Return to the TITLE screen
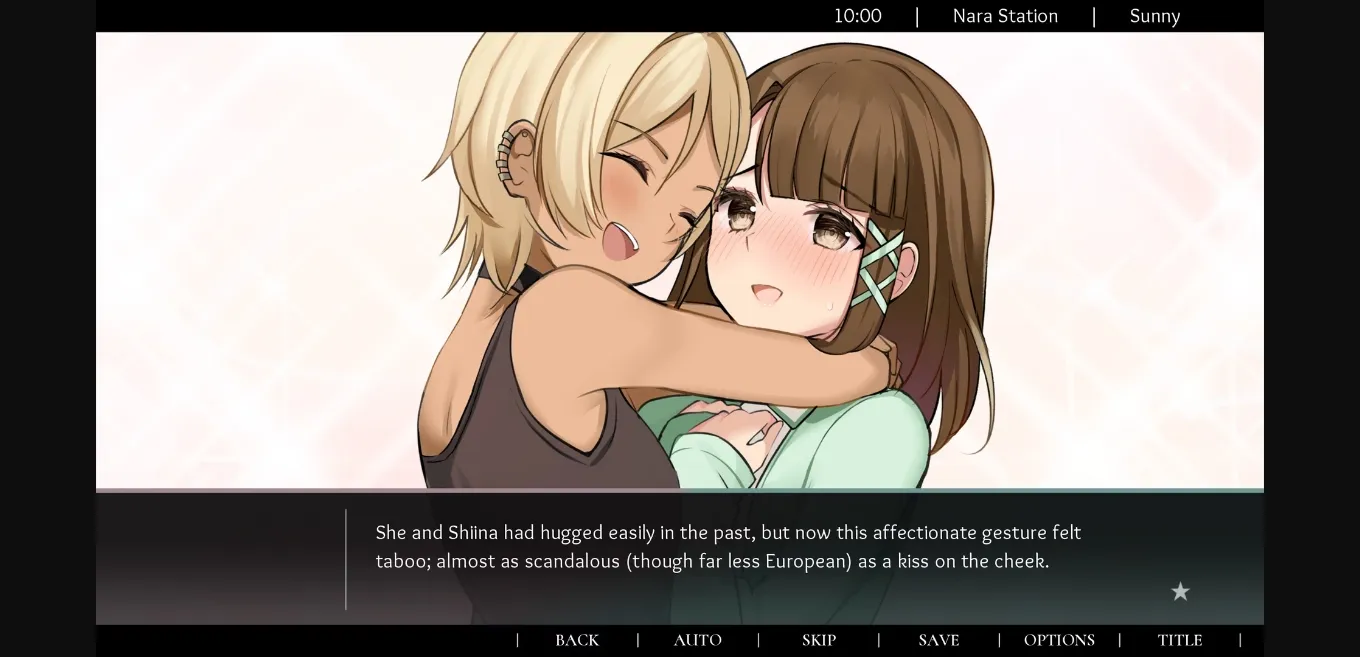Viewport: 1360px width, 657px height. 1179,640
